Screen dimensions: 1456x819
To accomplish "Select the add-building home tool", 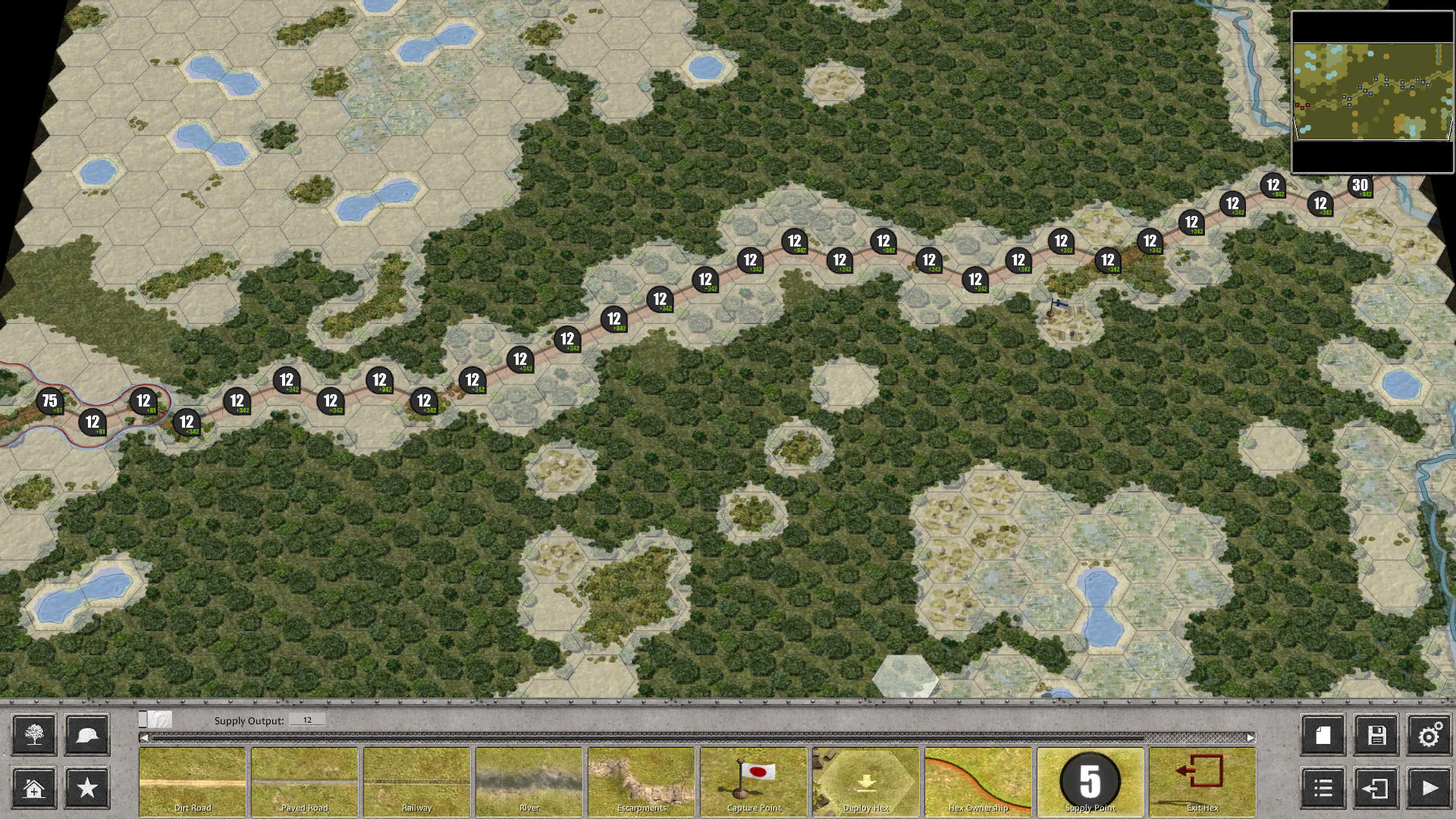I will point(32,789).
